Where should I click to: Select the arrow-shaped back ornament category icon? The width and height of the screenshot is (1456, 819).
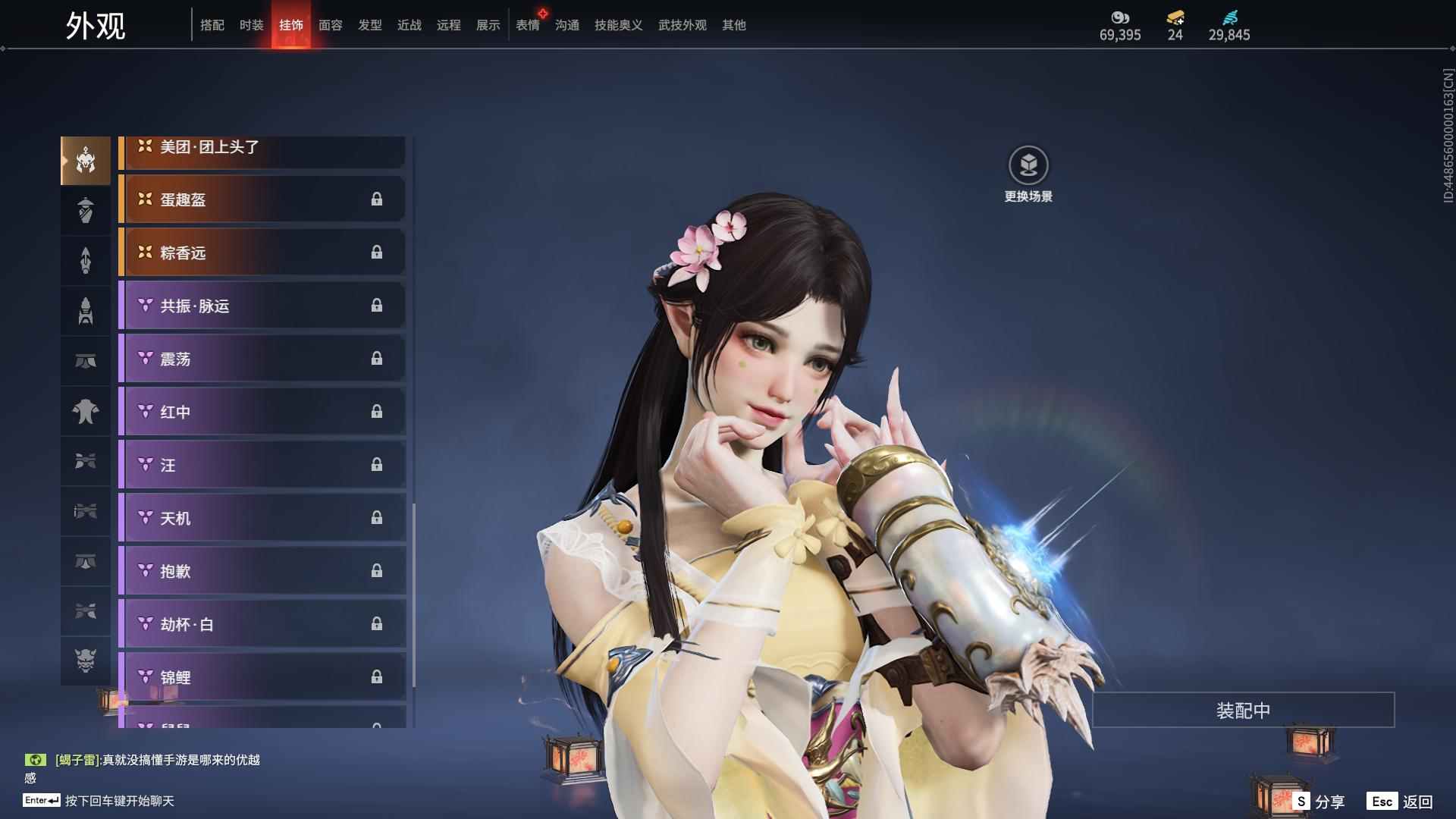click(85, 260)
